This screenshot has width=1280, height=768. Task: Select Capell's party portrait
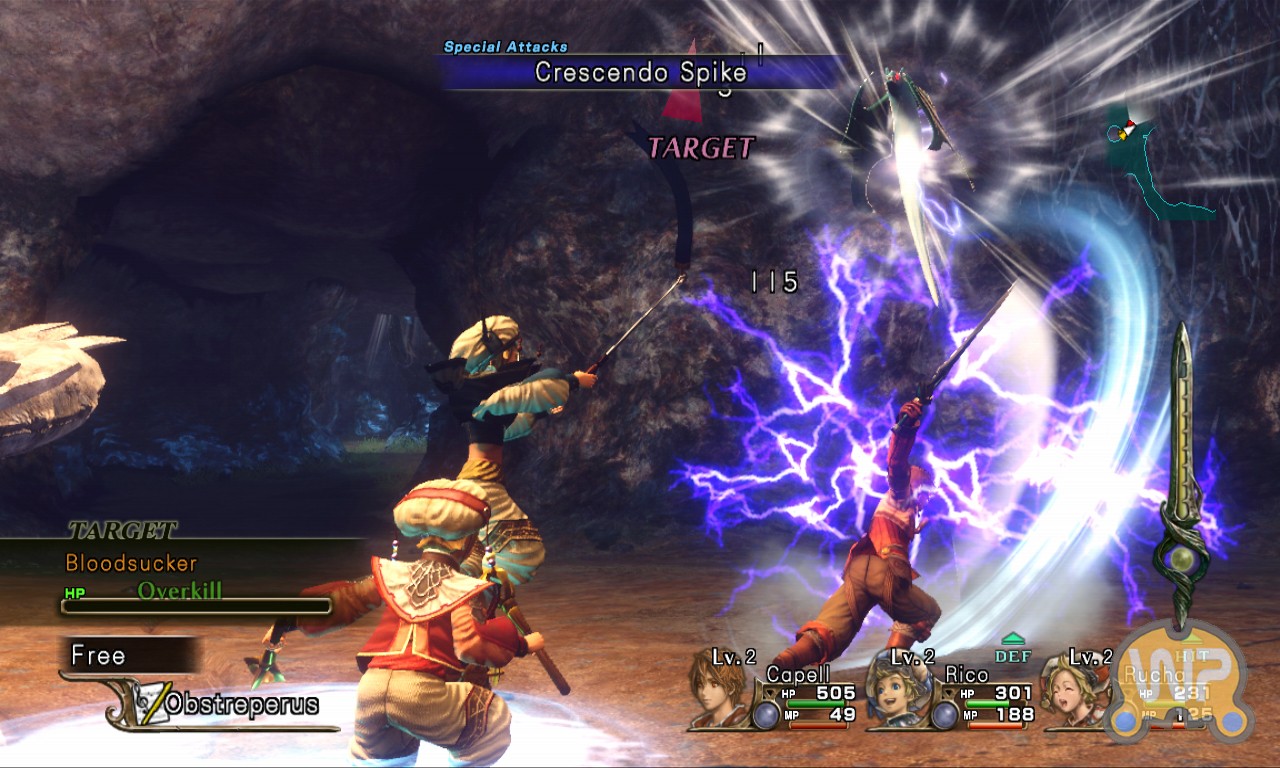(718, 692)
